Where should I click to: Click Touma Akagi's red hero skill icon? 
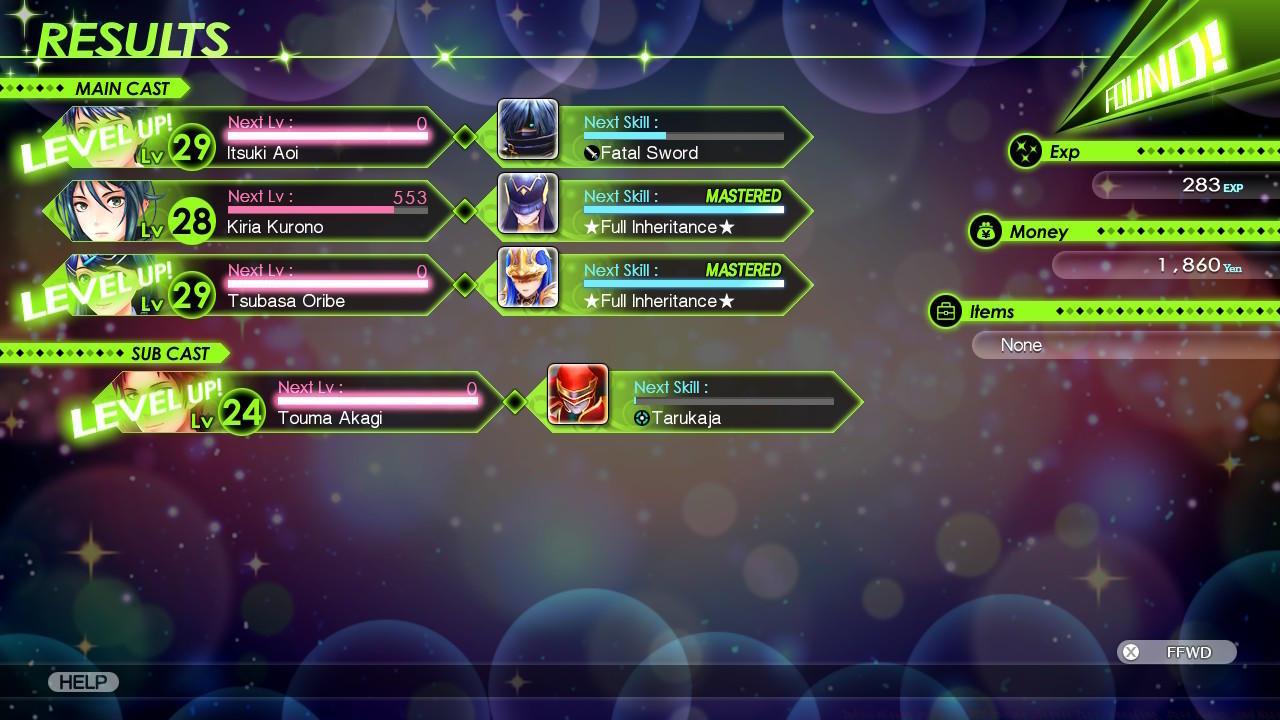(x=577, y=395)
